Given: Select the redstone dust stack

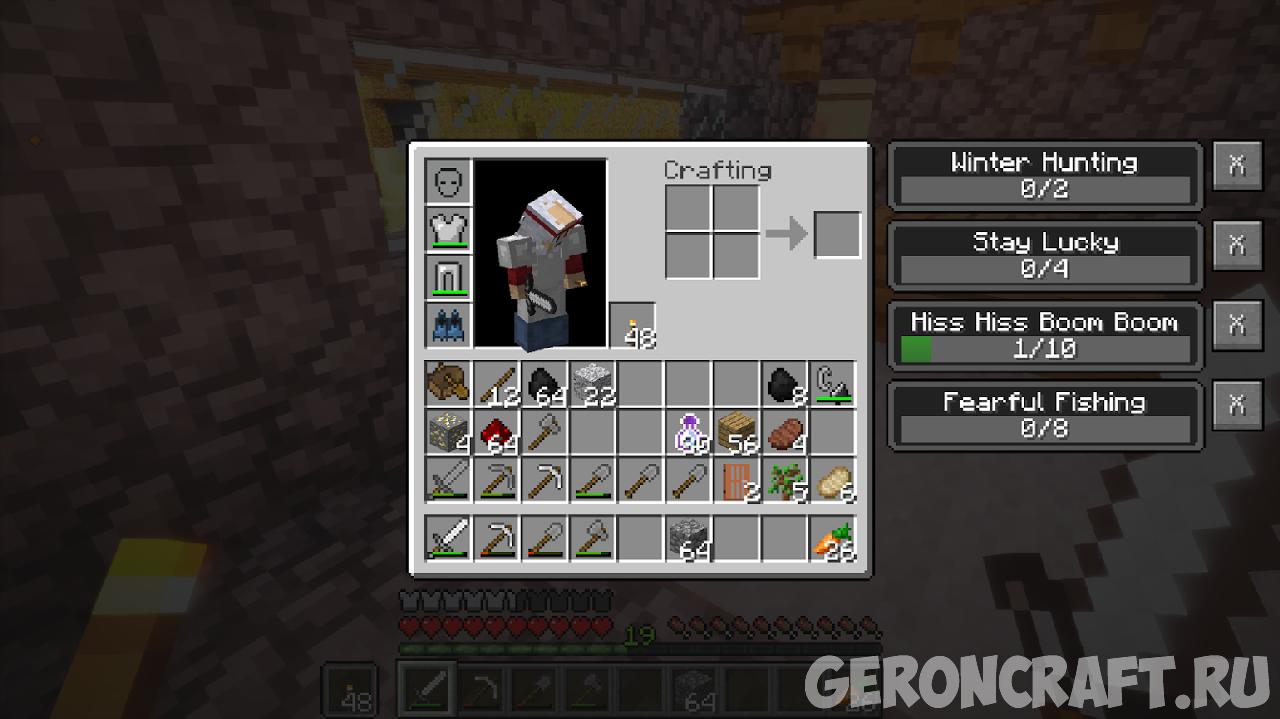Looking at the screenshot, I should pos(496,433).
